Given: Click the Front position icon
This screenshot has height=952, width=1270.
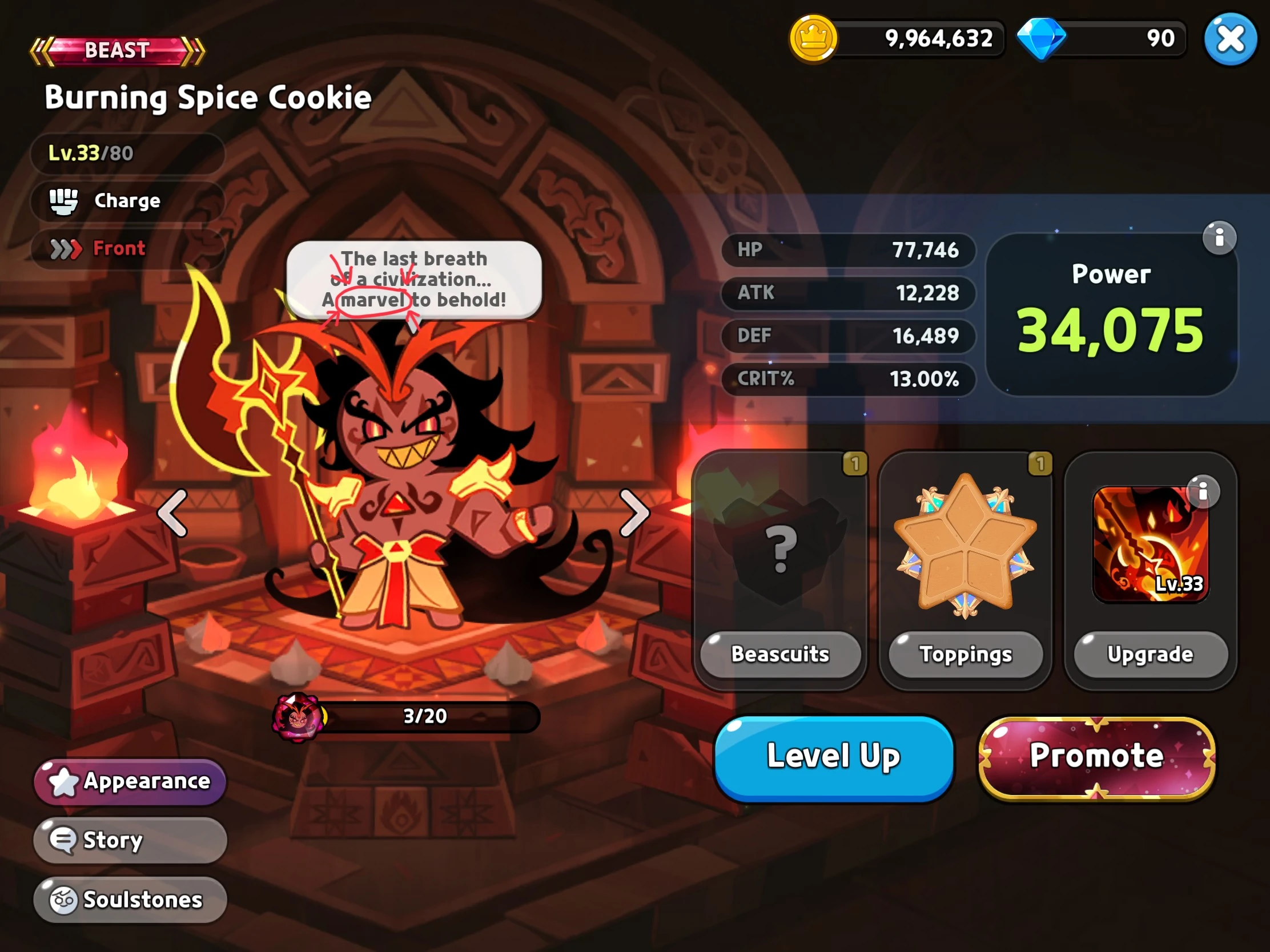Looking at the screenshot, I should click(65, 248).
